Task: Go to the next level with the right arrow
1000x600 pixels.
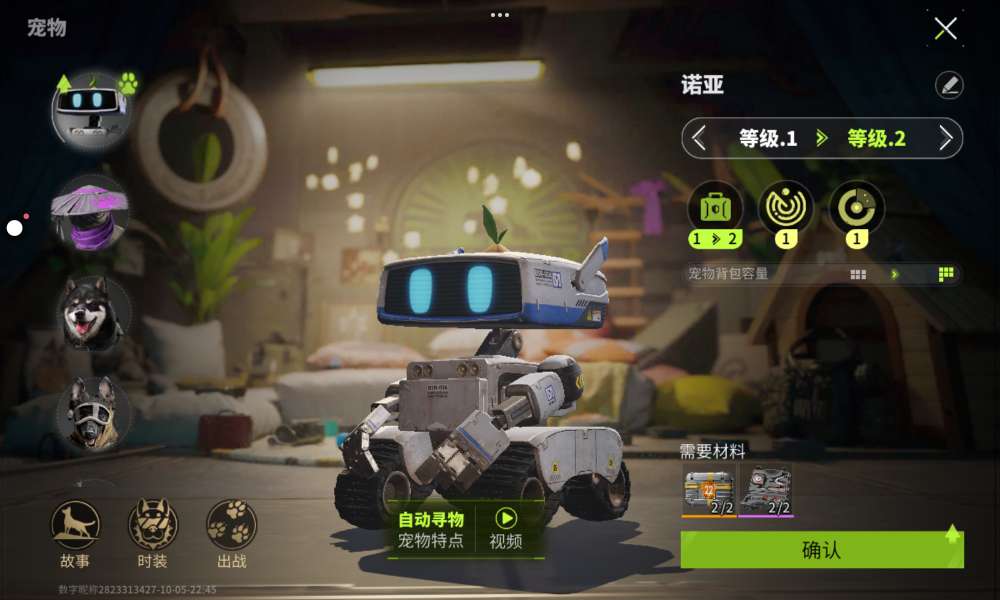Action: pos(945,138)
